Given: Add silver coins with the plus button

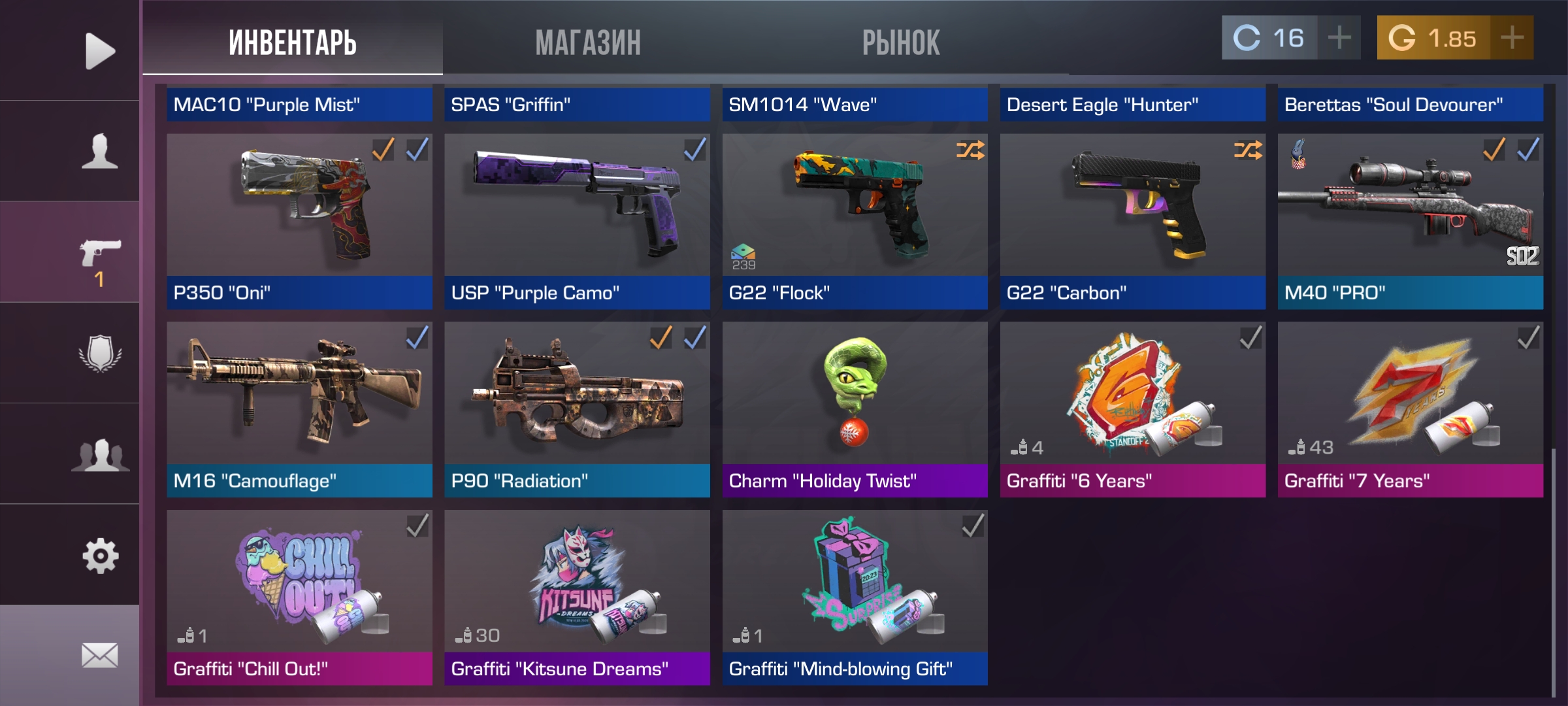Looking at the screenshot, I should point(1339,38).
